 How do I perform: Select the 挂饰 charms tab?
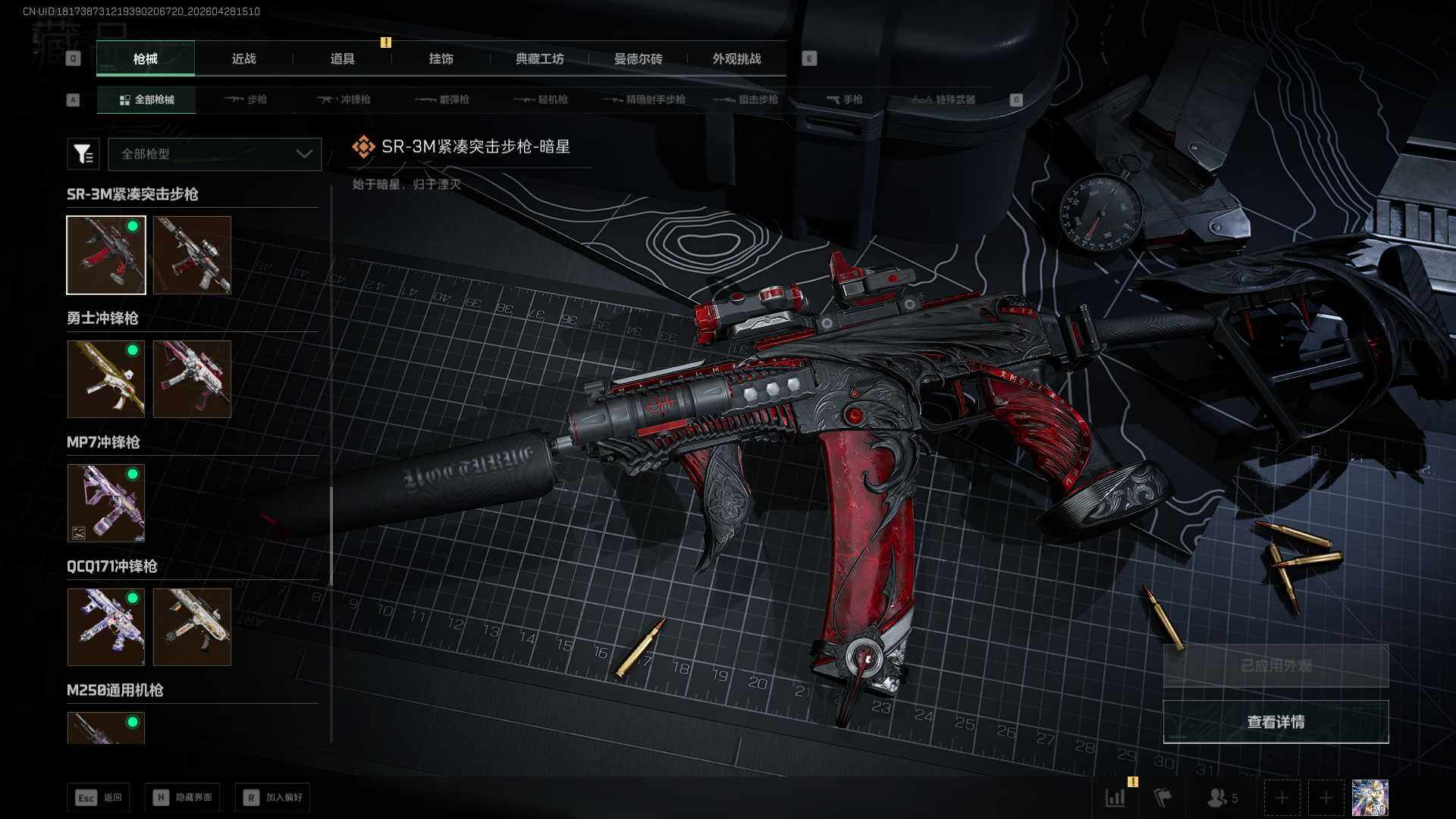pos(441,58)
